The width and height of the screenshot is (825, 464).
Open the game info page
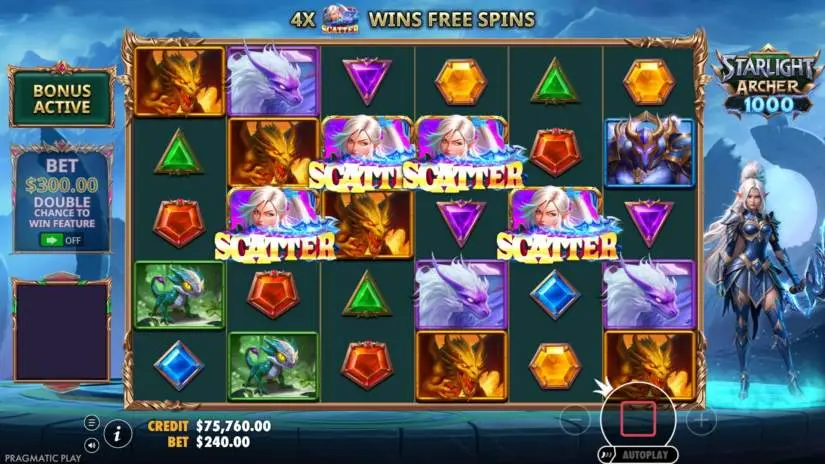[x=117, y=433]
